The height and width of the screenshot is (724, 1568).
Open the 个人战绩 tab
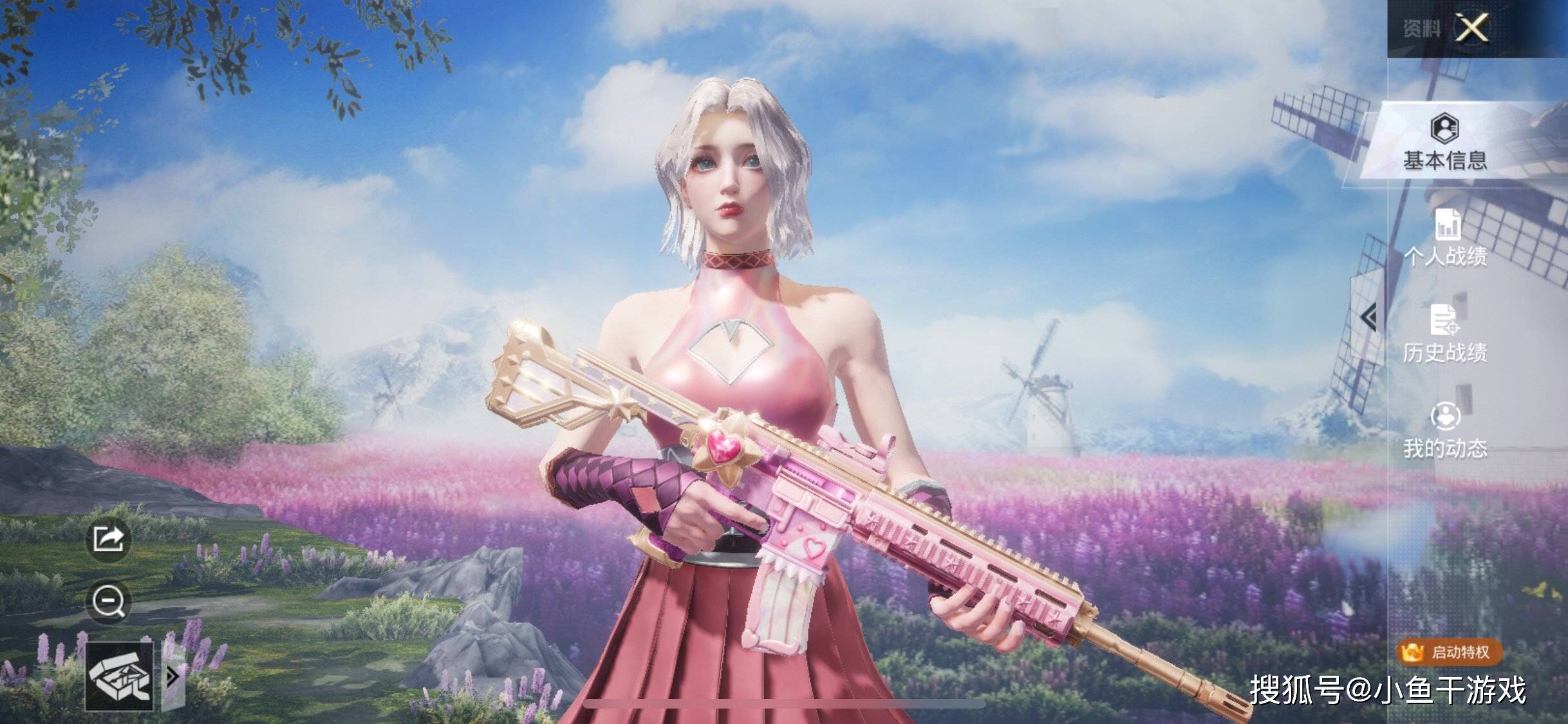(1446, 238)
